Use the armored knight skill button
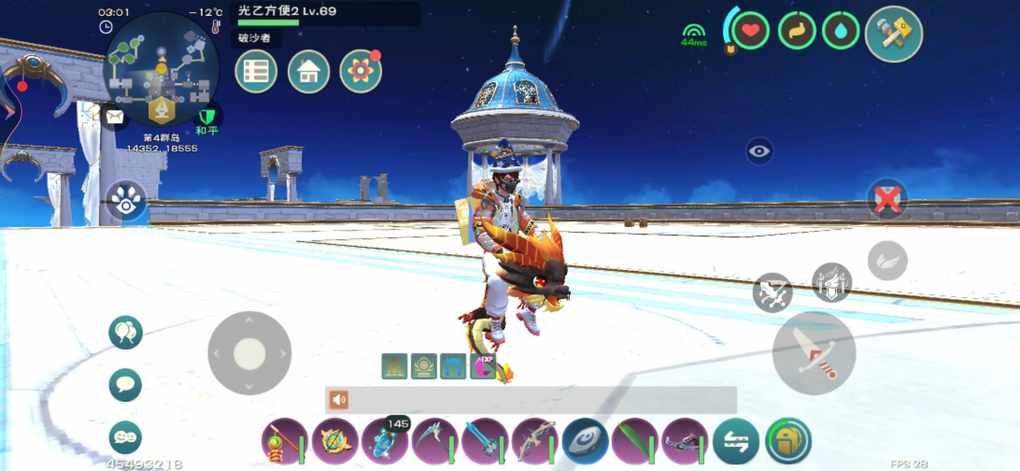 pyautogui.click(x=832, y=282)
